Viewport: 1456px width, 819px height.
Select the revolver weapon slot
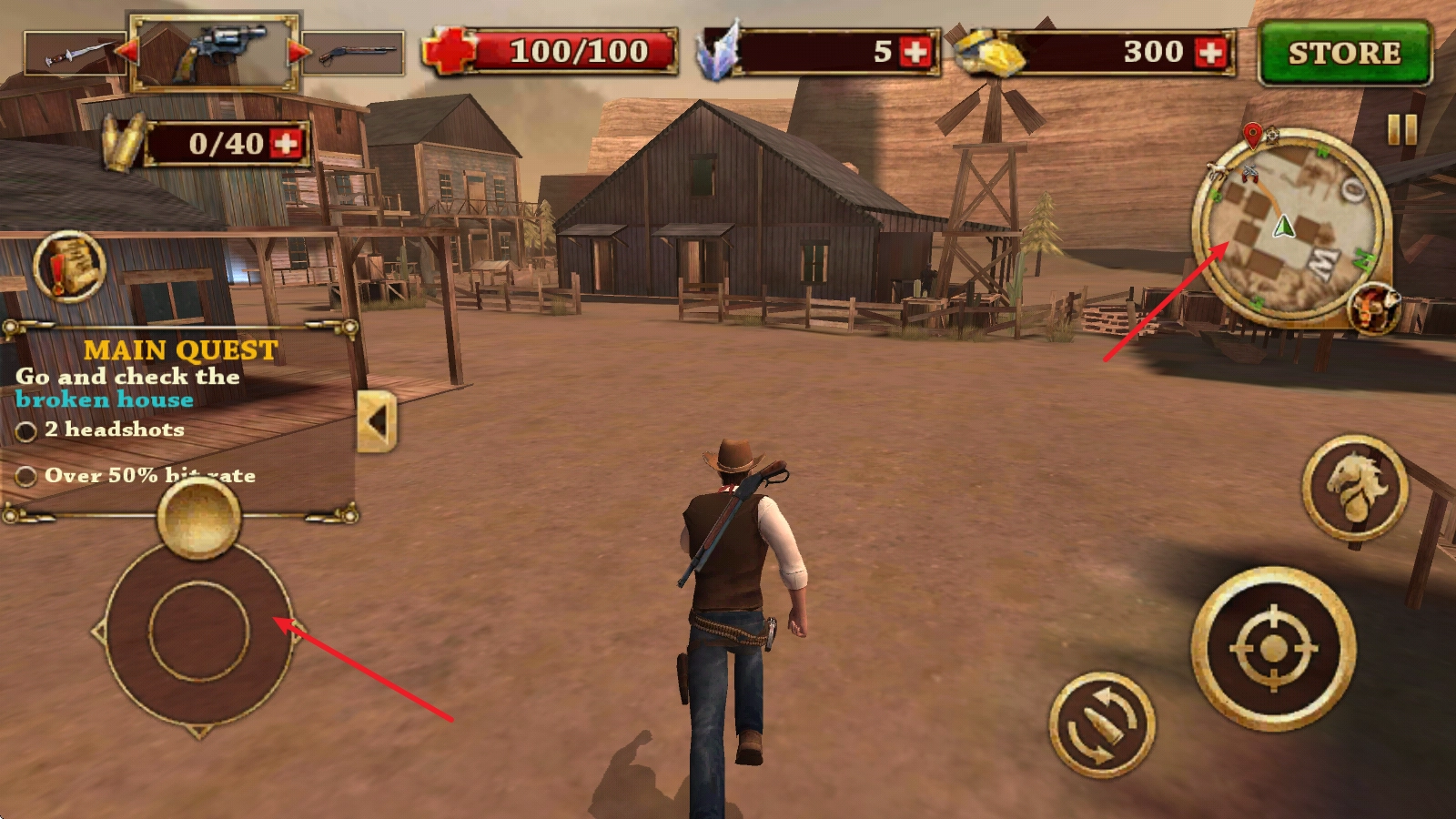pos(215,53)
